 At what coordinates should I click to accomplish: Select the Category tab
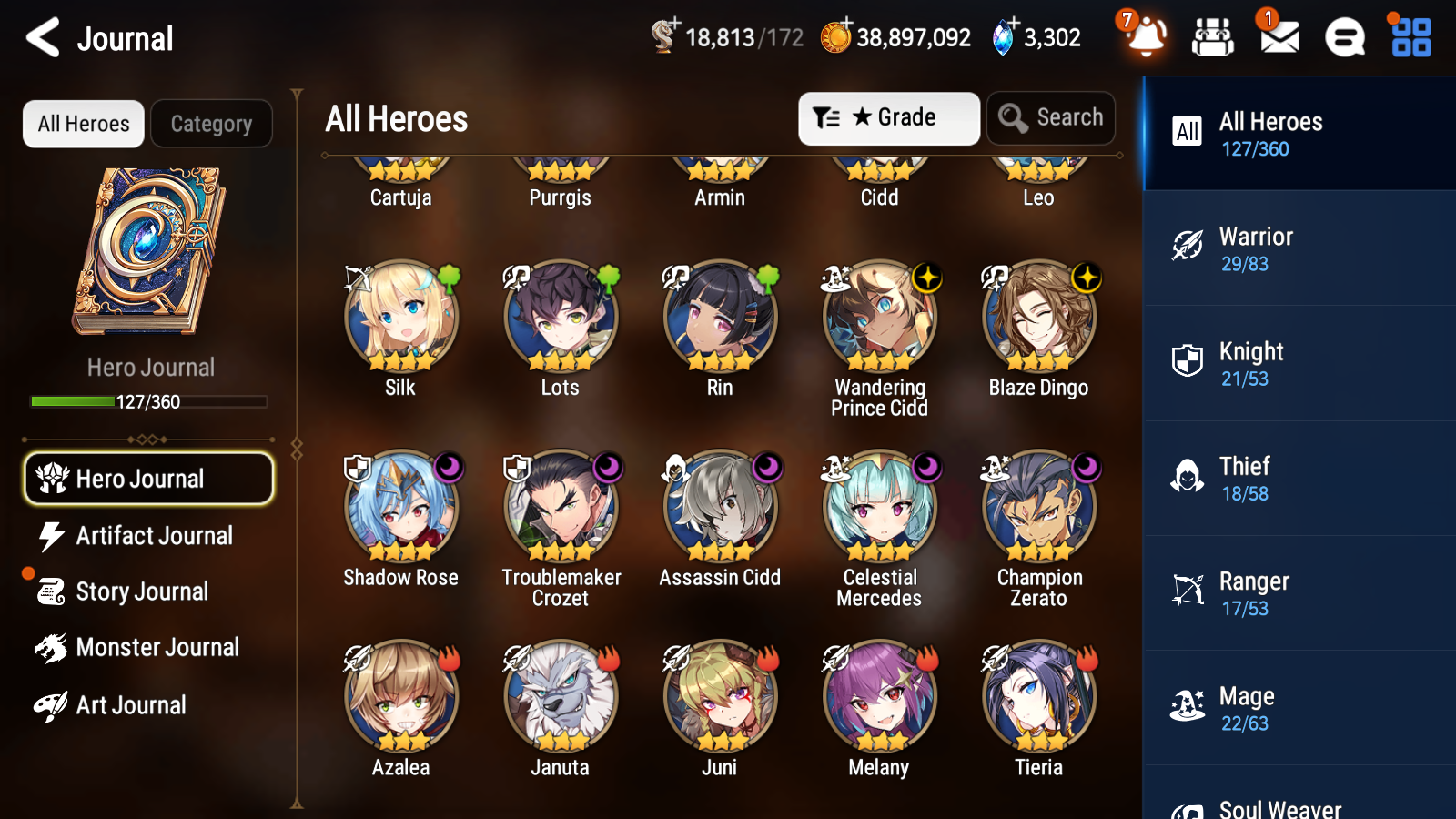211,124
